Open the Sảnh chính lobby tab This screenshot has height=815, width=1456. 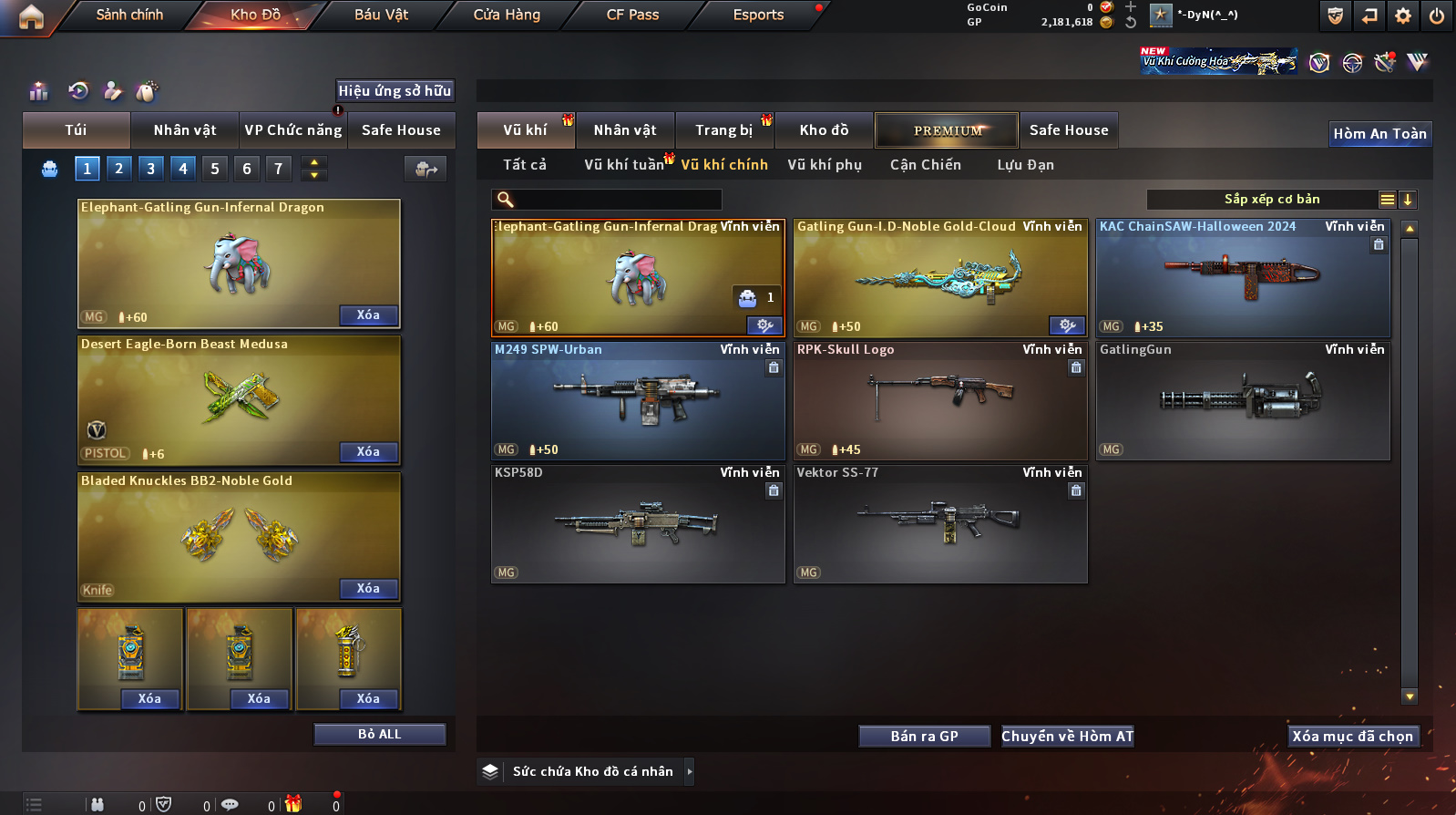[x=129, y=15]
